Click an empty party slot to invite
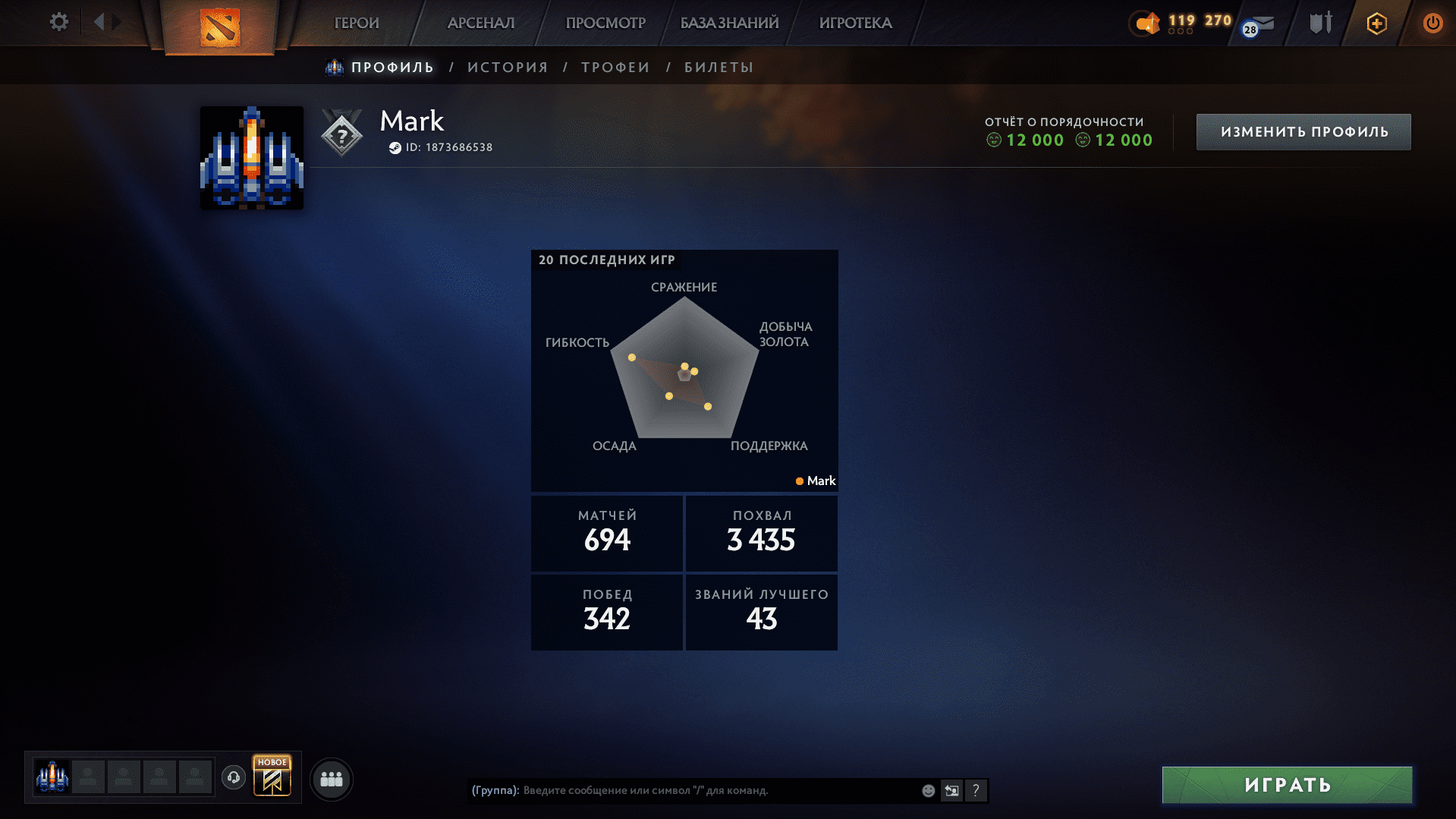Image resolution: width=1456 pixels, height=819 pixels. 87,778
